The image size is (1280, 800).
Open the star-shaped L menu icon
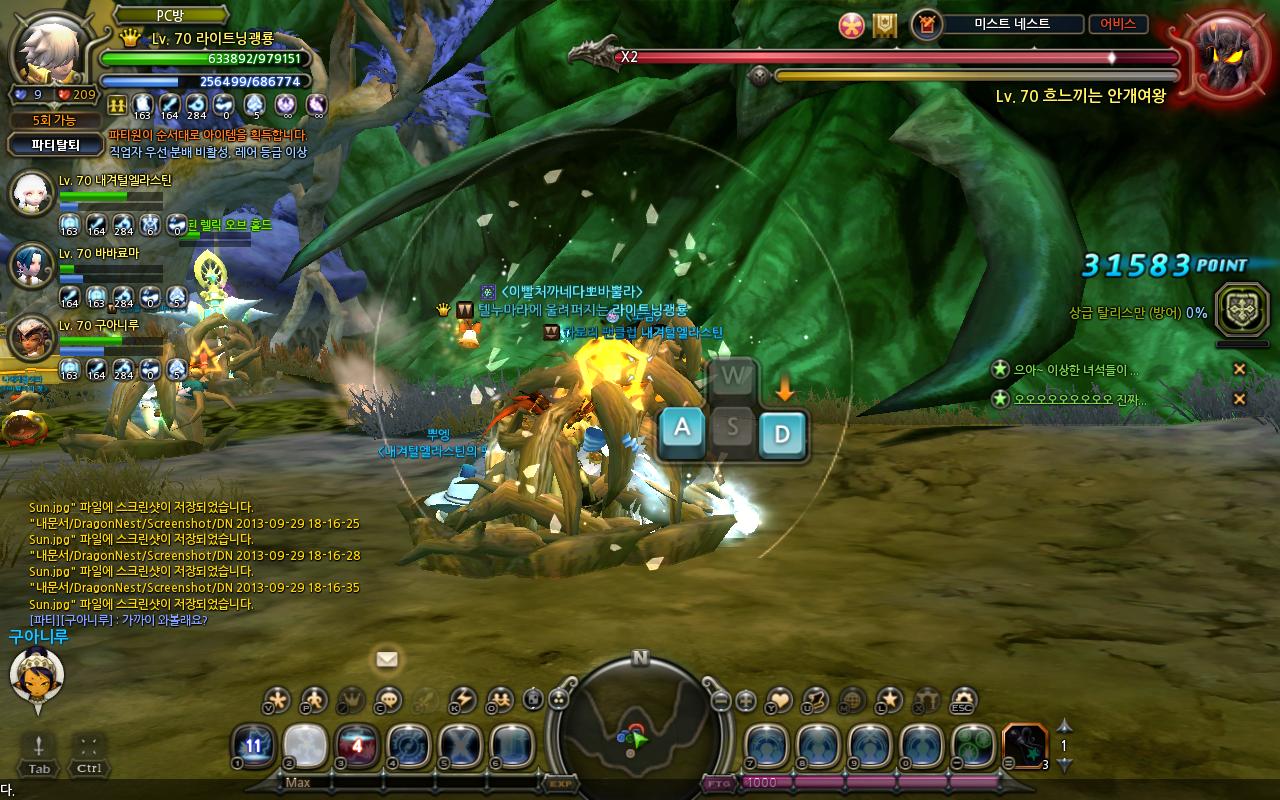click(x=889, y=700)
